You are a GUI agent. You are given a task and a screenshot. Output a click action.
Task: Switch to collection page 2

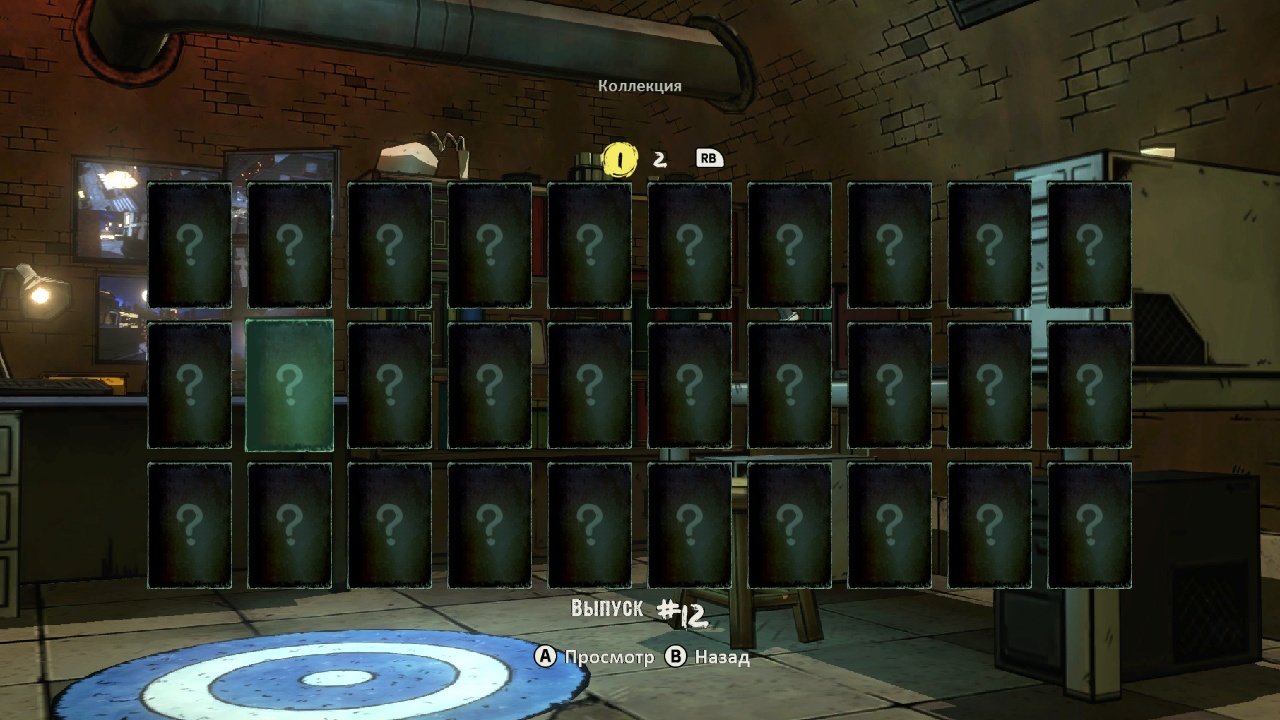(x=660, y=159)
